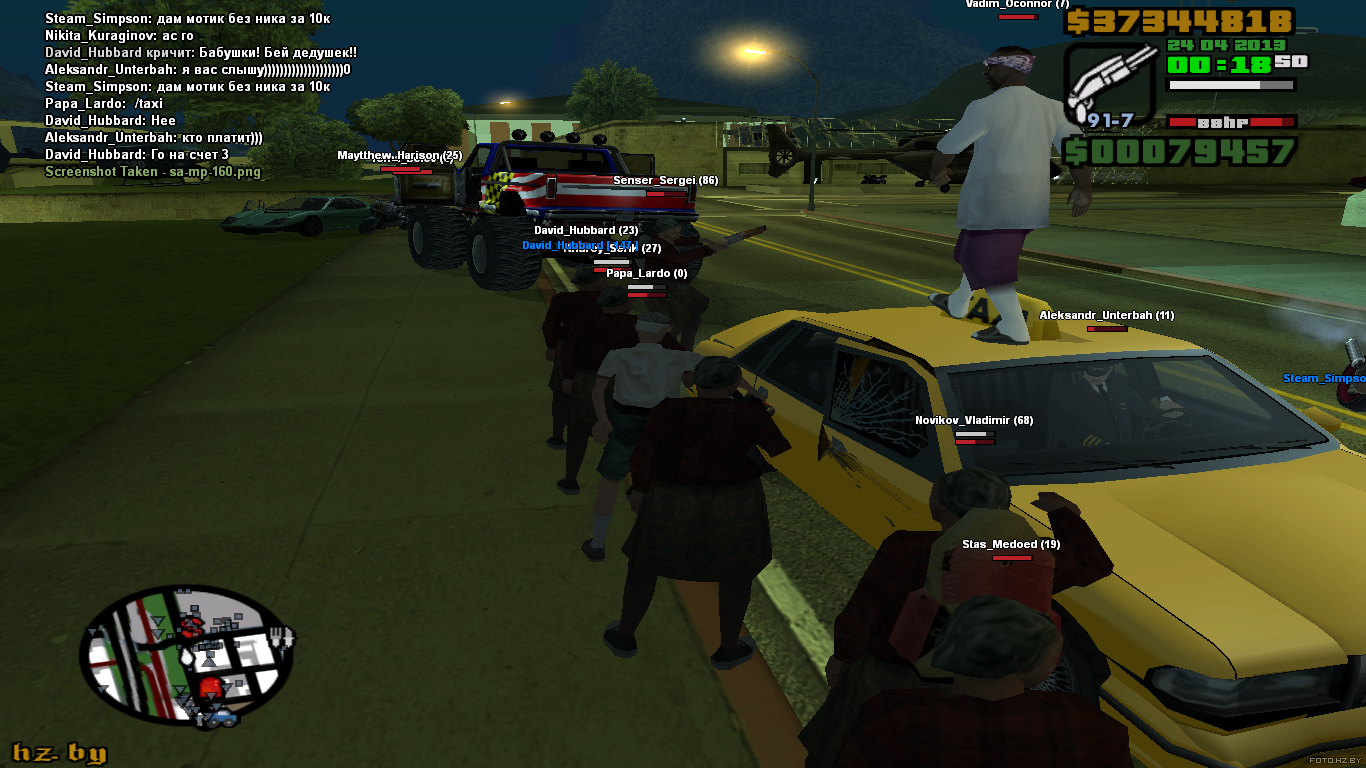Click the Screenshot Taken chat line
The height and width of the screenshot is (768, 1366).
[x=153, y=172]
